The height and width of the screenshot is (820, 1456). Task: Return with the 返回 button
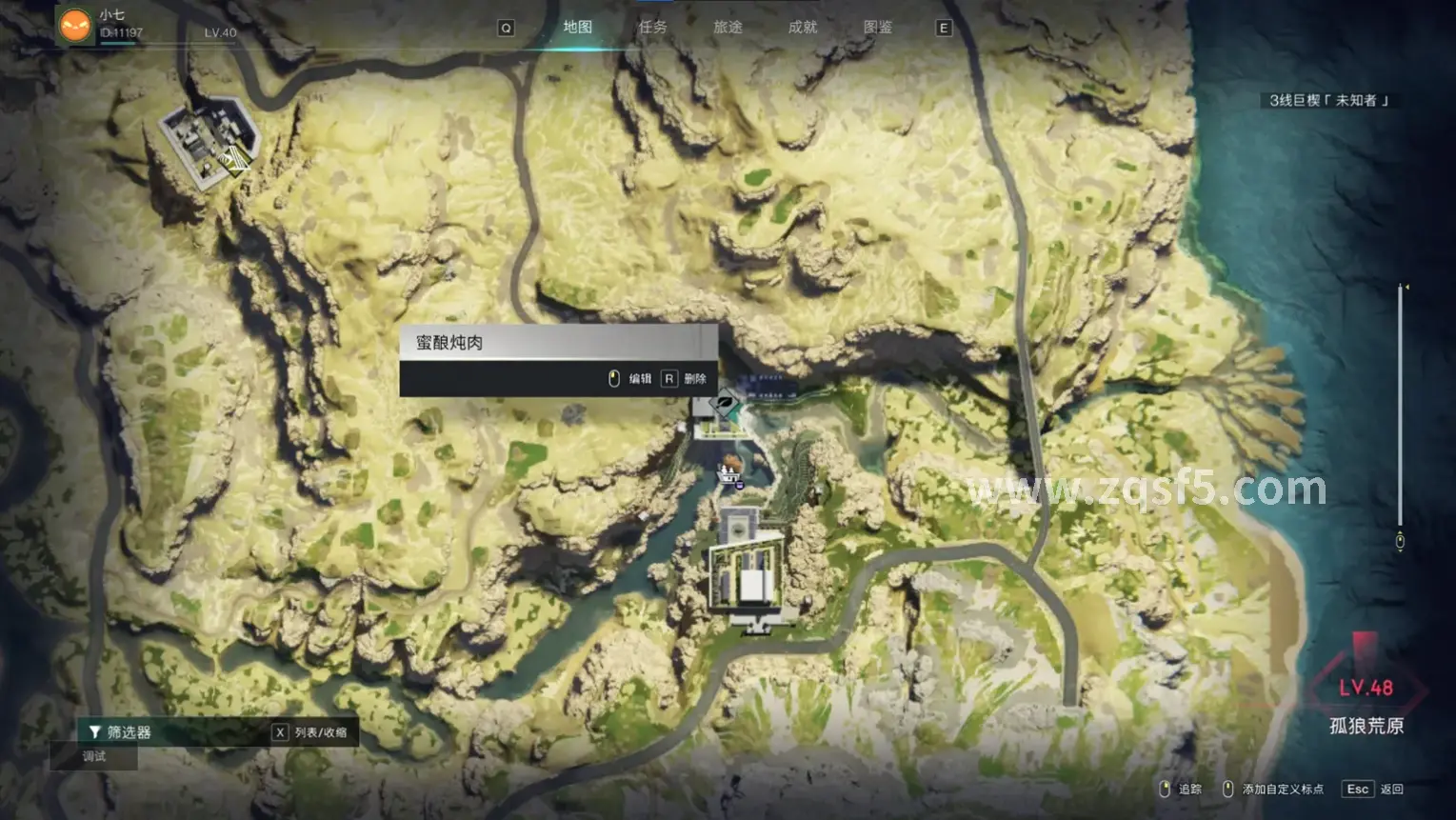(x=1373, y=790)
